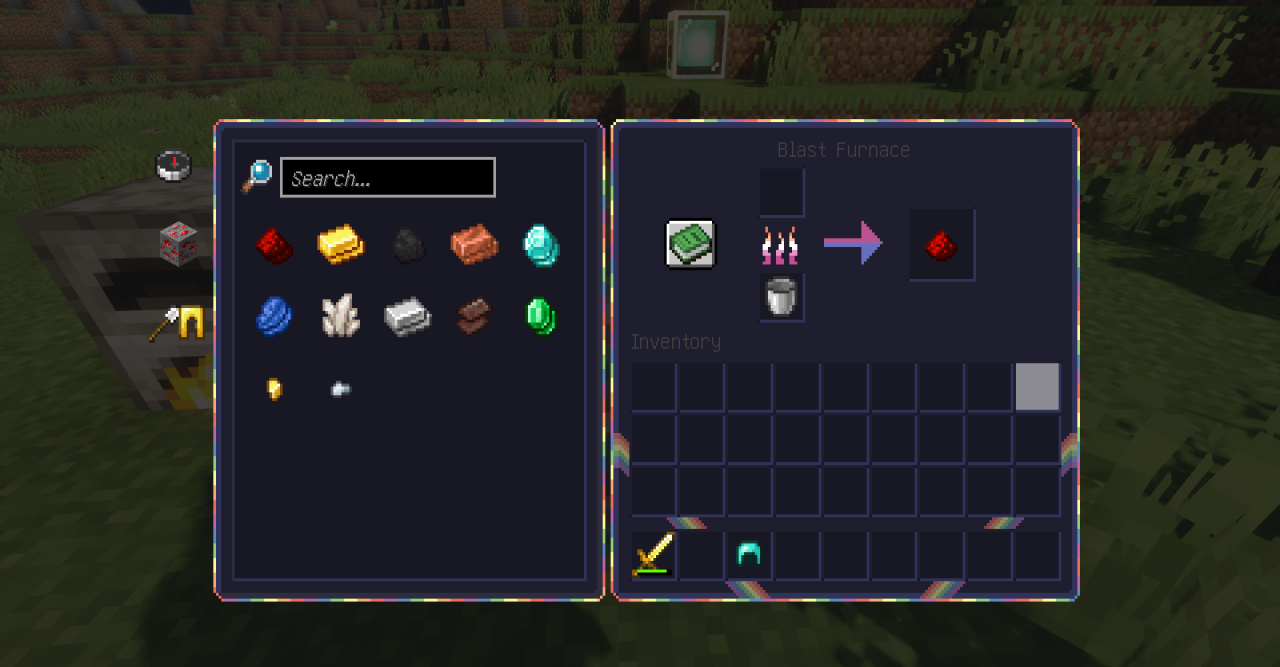Viewport: 1280px width, 667px height.
Task: Choose the iron ingot recipe
Action: [407, 316]
